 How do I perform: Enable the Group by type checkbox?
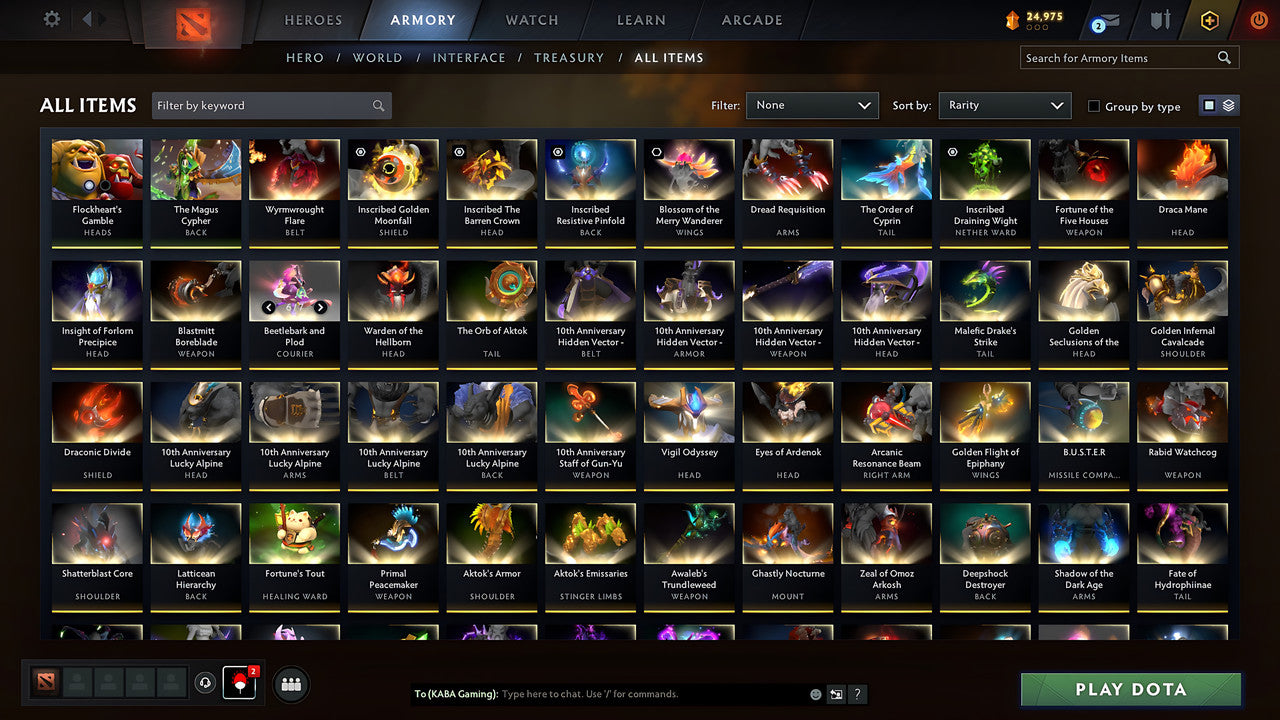click(x=1092, y=106)
